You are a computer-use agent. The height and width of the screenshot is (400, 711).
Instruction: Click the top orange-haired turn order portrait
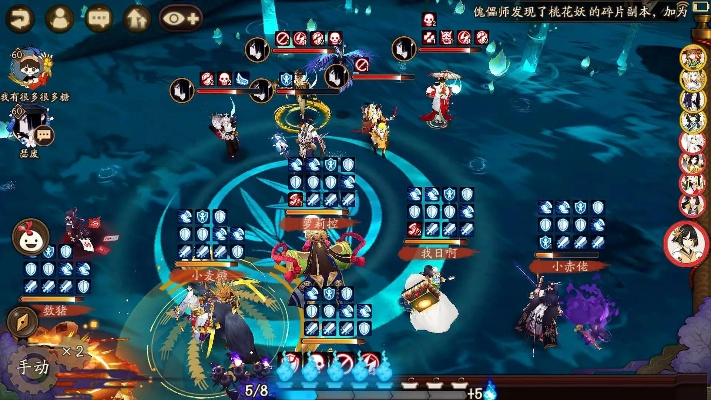point(693,57)
